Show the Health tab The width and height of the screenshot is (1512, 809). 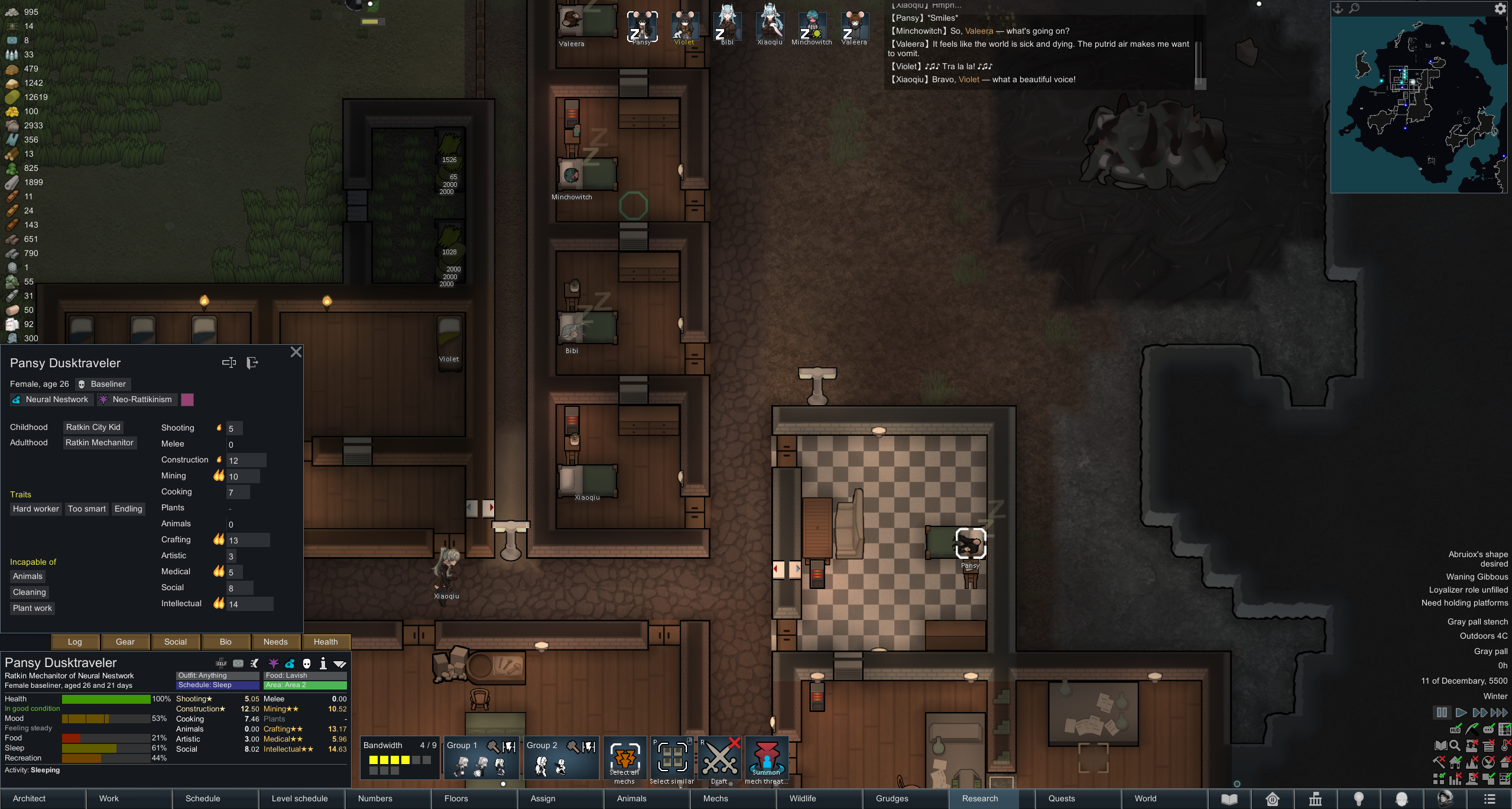coord(326,642)
